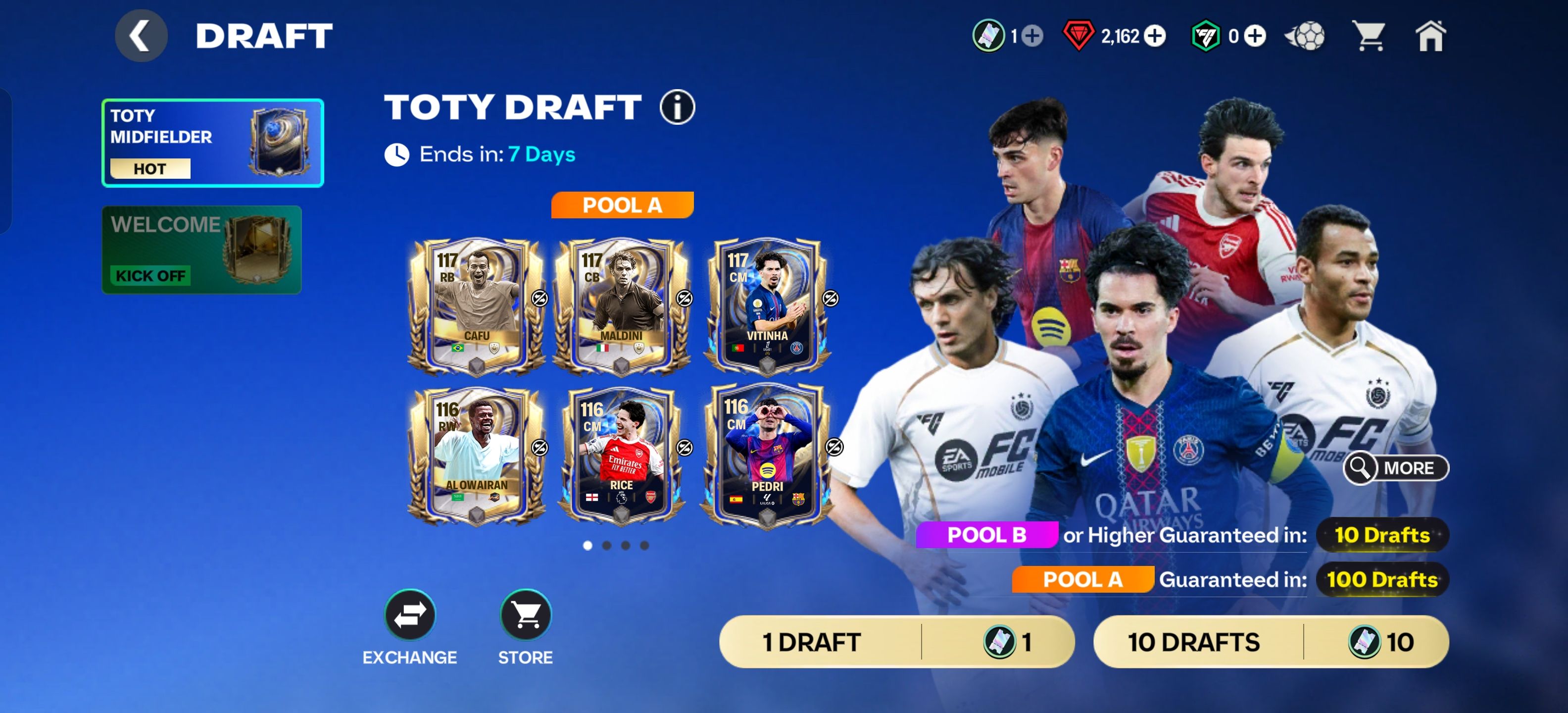This screenshot has height=713, width=1568.
Task: Open the shopping cart in top bar
Action: point(1369,36)
